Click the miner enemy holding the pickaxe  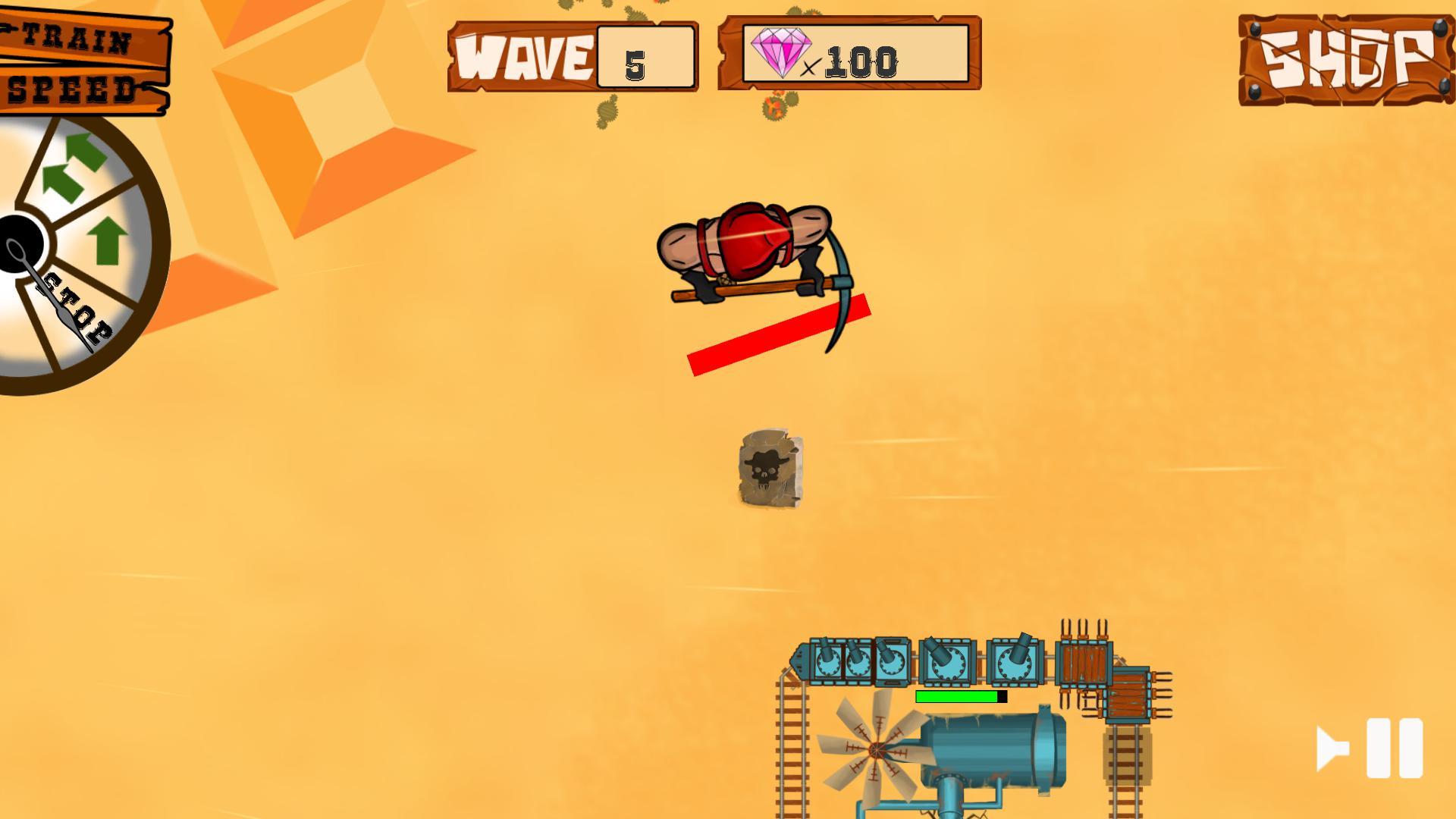coord(747,243)
